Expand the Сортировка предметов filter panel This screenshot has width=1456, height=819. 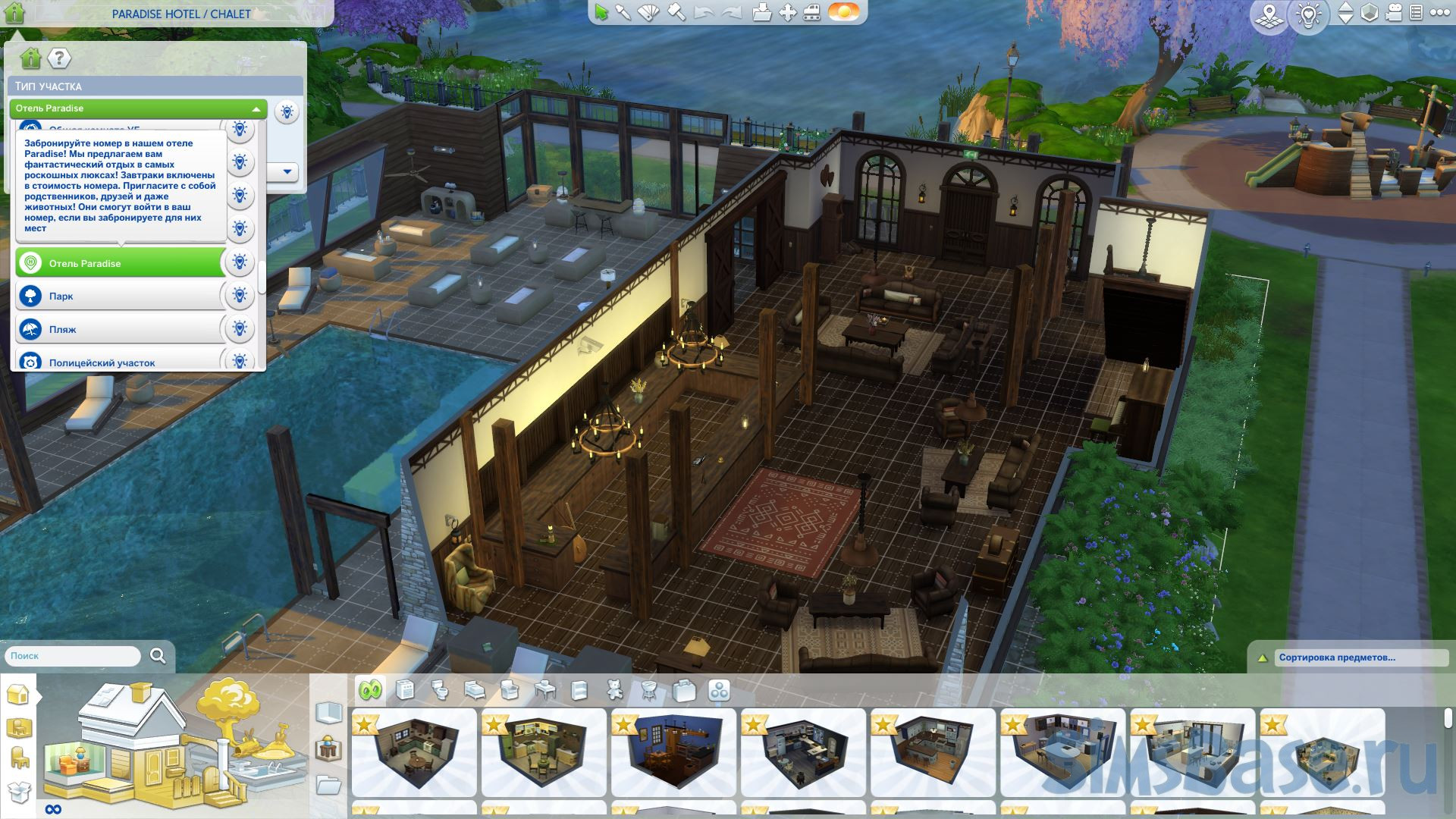click(1262, 658)
